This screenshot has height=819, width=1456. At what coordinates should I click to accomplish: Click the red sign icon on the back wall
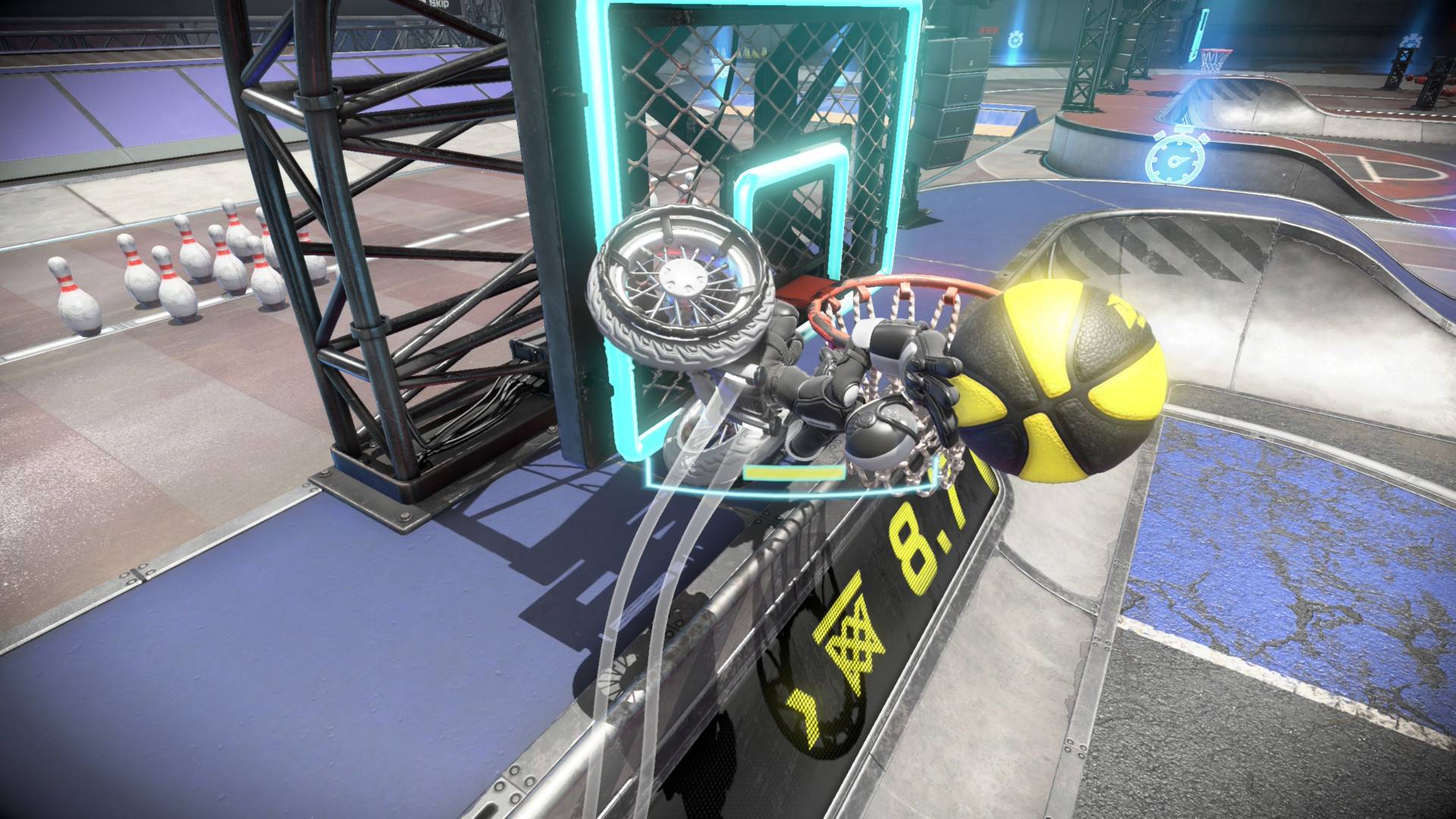coord(990,31)
